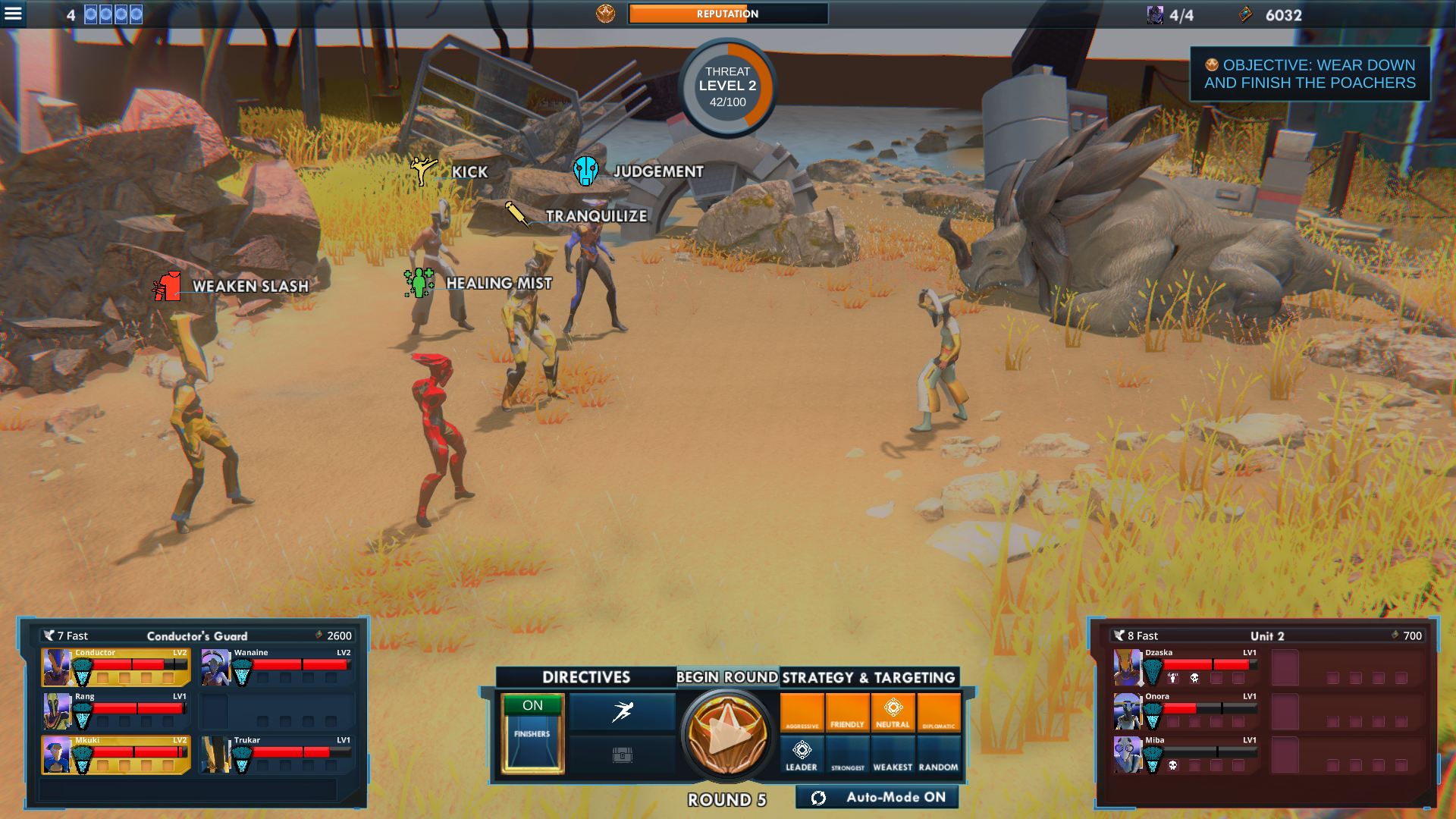Open the hamburger menu
This screenshot has height=819, width=1456.
pos(14,14)
